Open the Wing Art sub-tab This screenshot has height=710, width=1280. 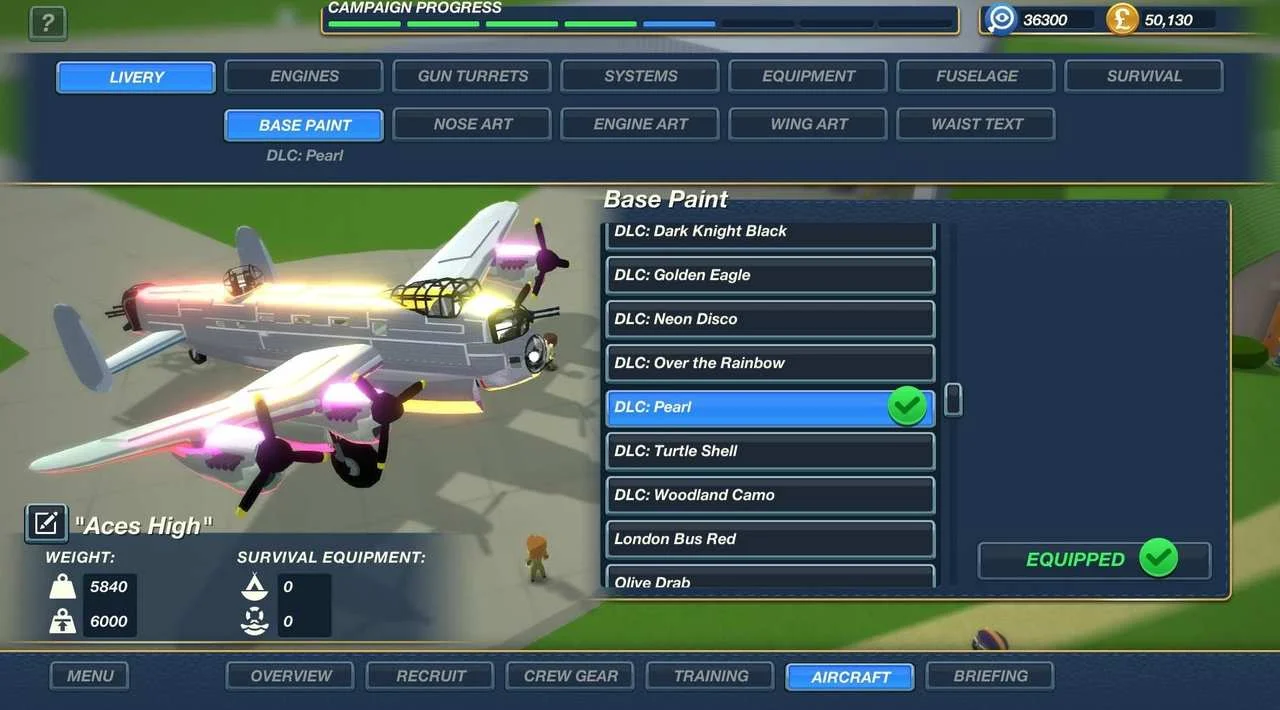pos(808,124)
